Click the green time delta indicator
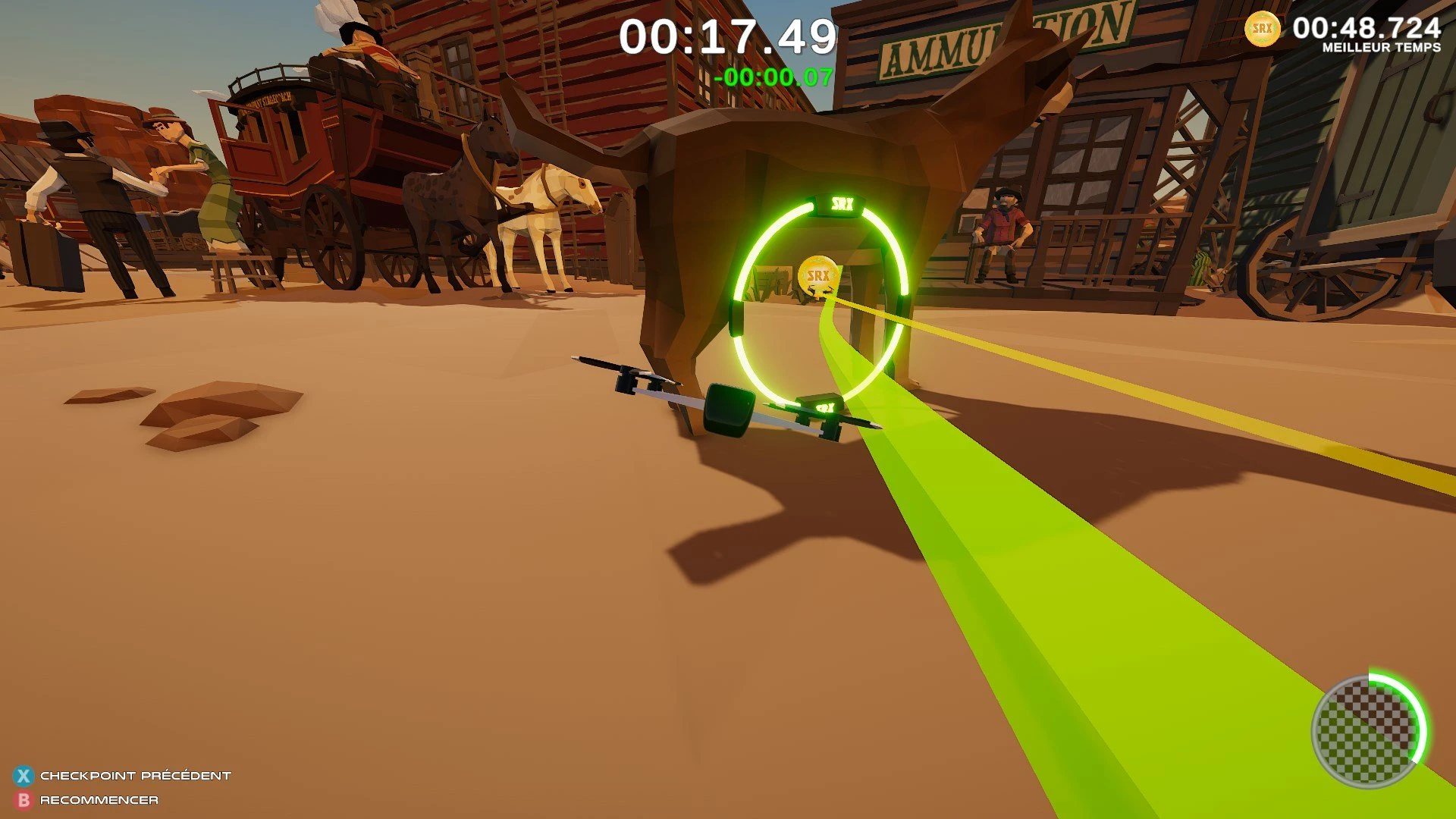This screenshot has width=1456, height=819. (x=777, y=75)
